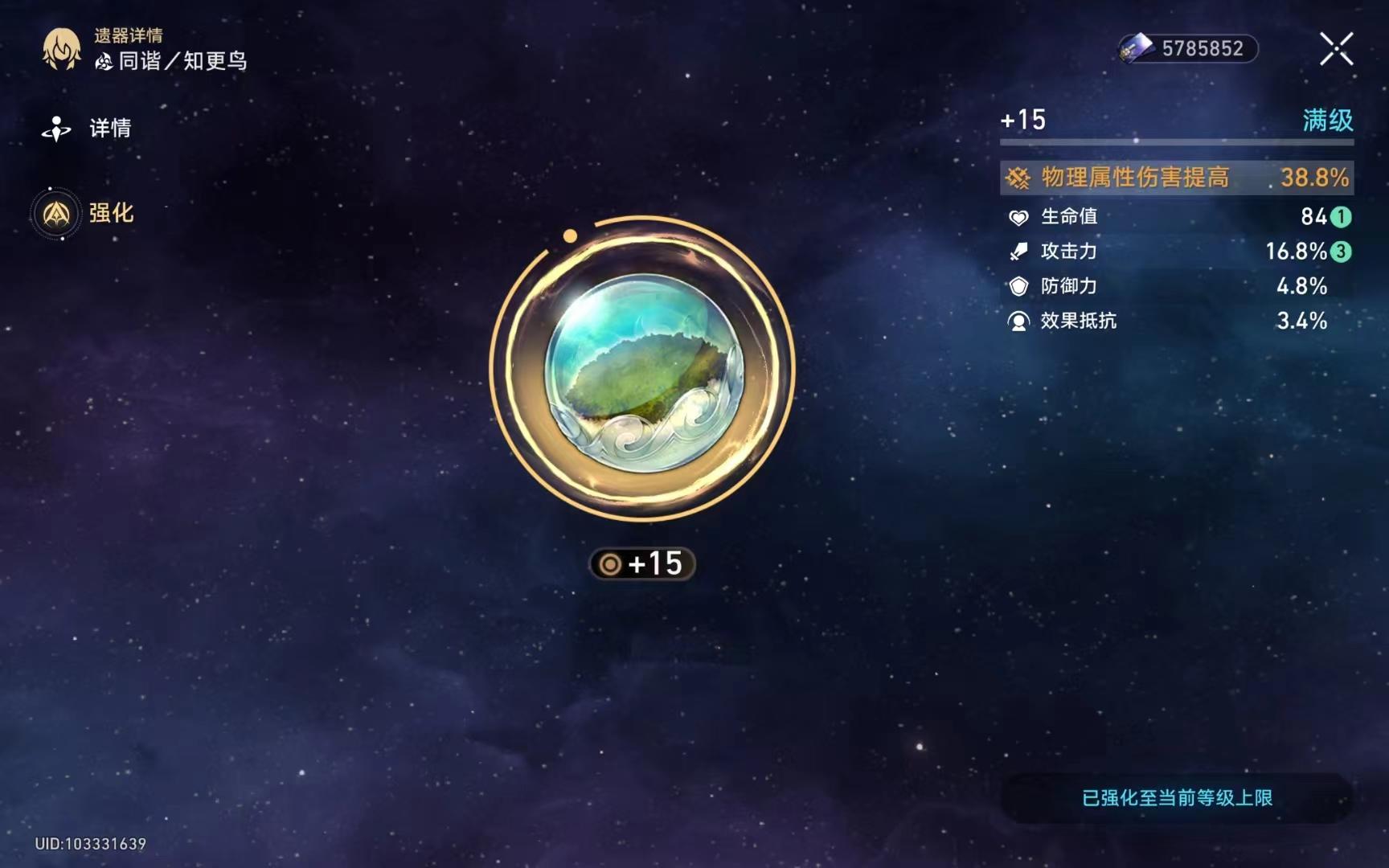Click the highlighted 物理属性伤害提高 main stat row
The image size is (1389, 868).
coord(1174,178)
